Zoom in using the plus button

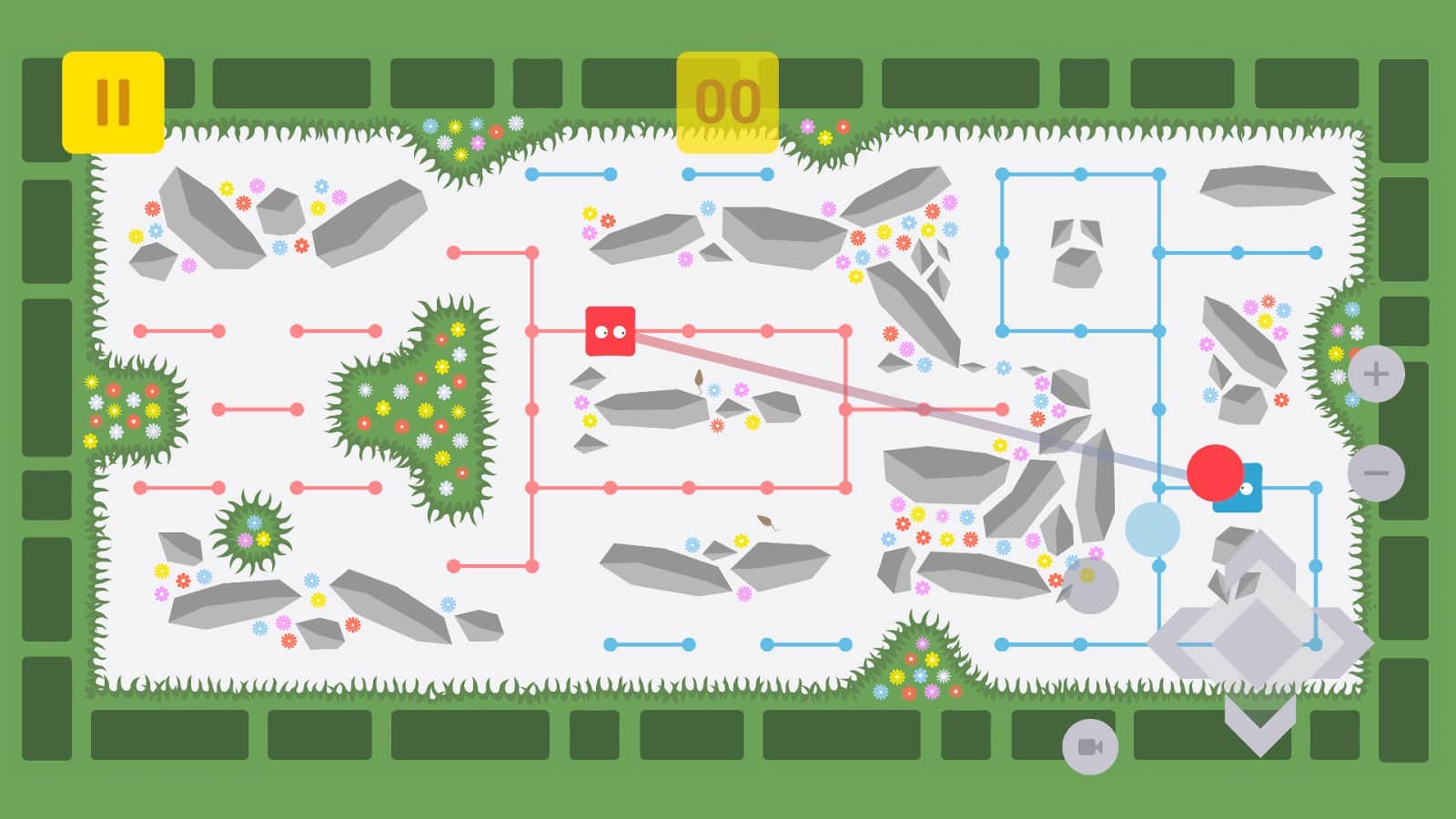[x=1377, y=371]
